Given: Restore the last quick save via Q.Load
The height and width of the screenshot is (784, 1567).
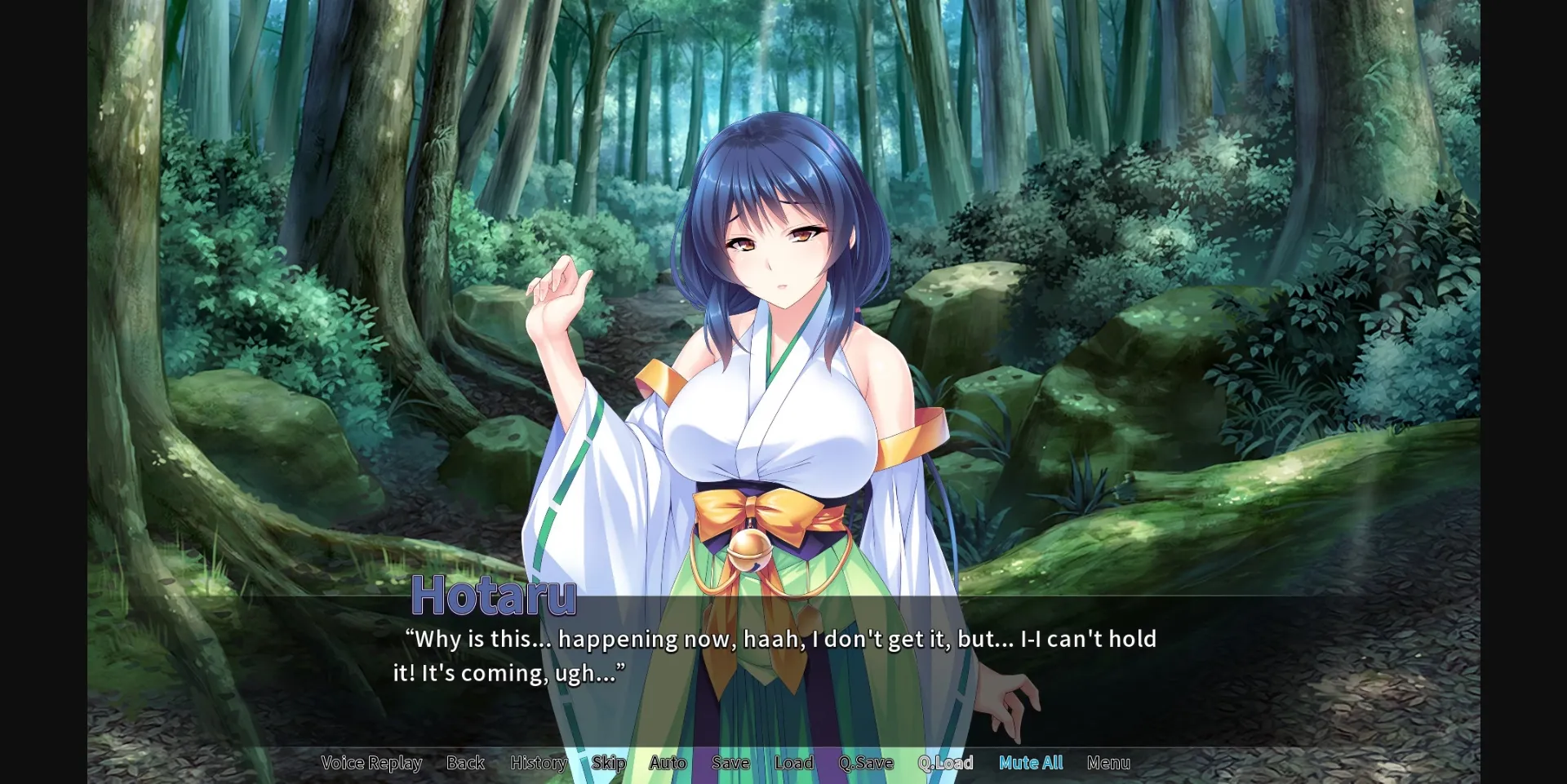Looking at the screenshot, I should click(946, 763).
